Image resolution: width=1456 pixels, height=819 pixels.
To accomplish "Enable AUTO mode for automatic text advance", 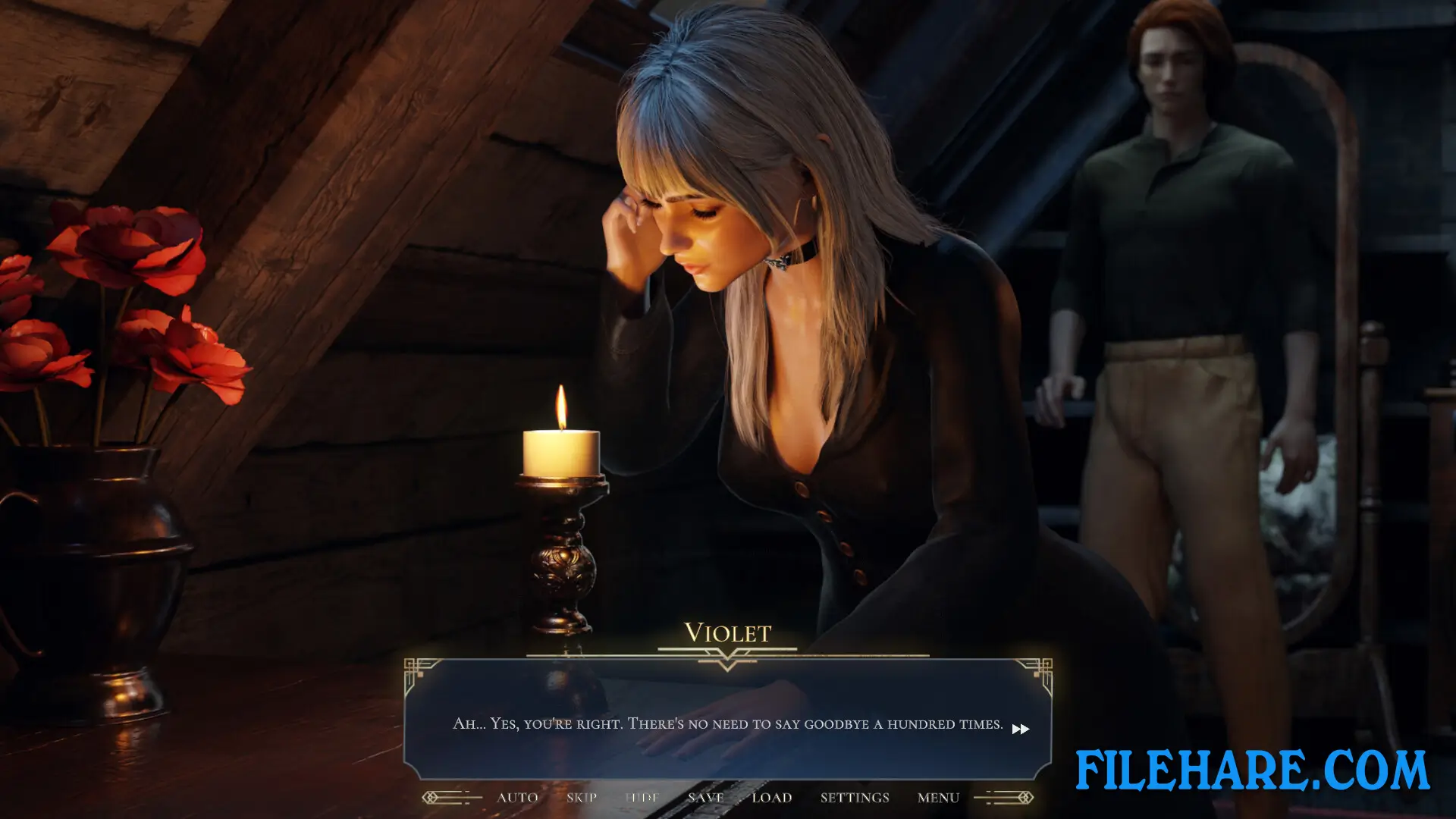I will [x=516, y=798].
